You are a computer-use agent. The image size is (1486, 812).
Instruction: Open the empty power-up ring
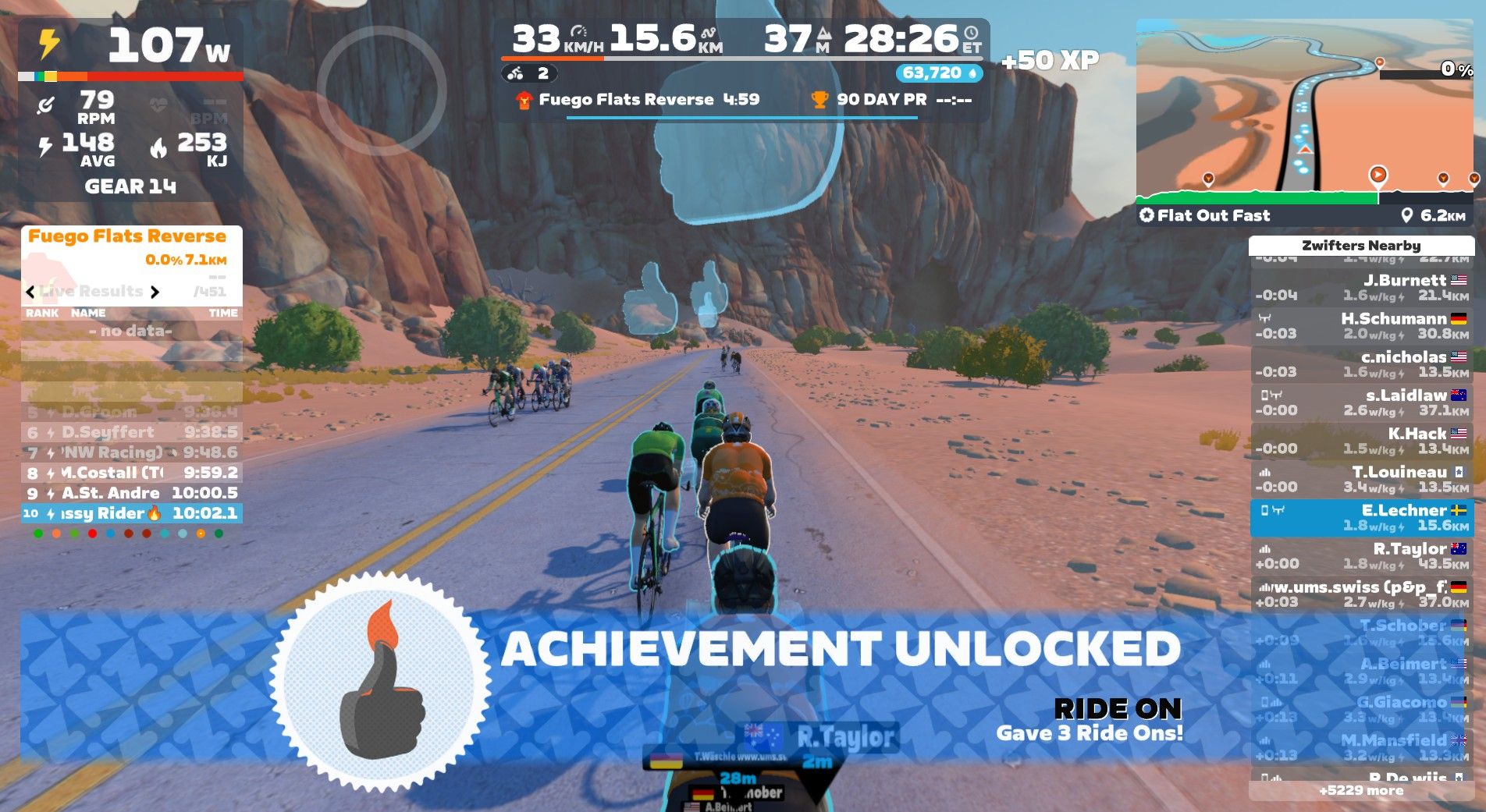[382, 90]
